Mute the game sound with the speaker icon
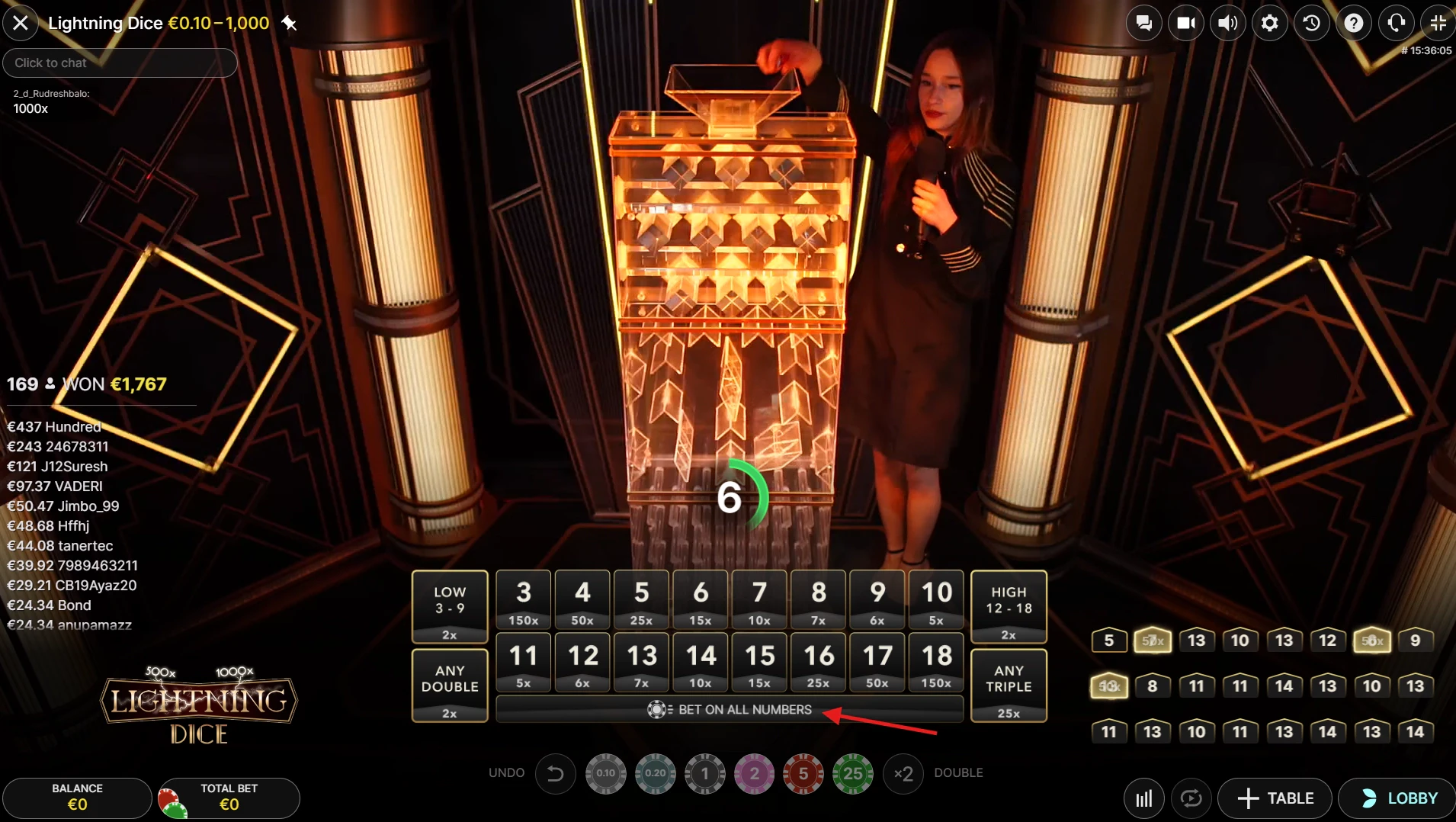 1227,22
